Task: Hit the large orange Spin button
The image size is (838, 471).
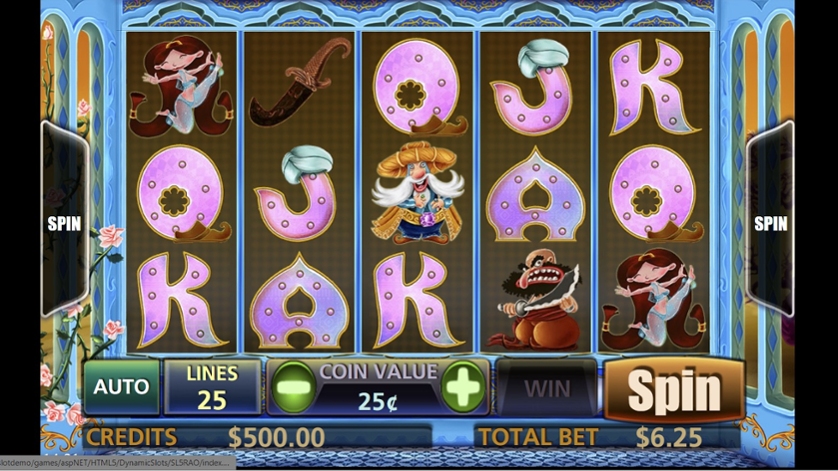Action: [674, 389]
